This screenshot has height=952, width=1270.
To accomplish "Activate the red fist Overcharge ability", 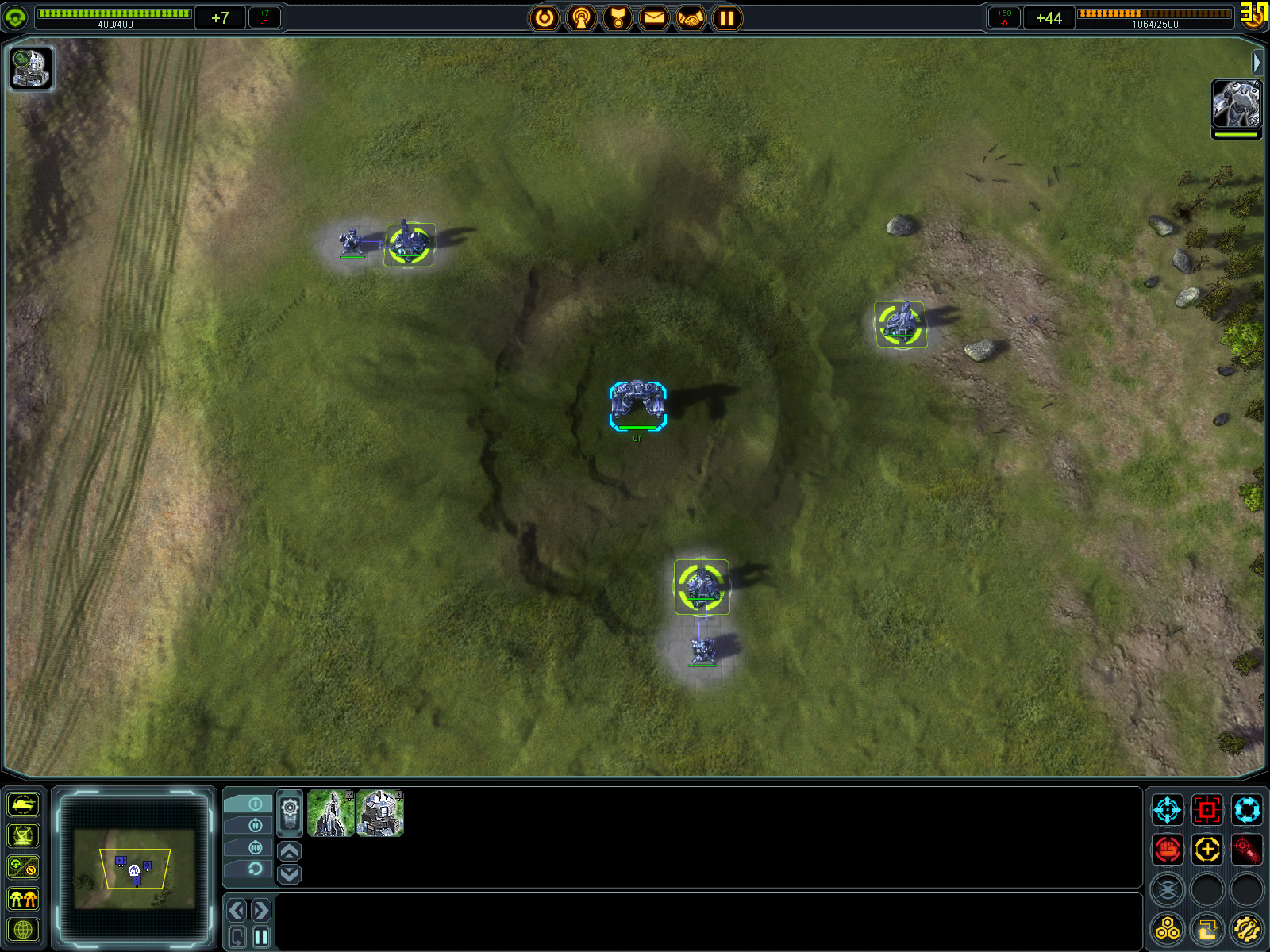I will pyautogui.click(x=1168, y=850).
